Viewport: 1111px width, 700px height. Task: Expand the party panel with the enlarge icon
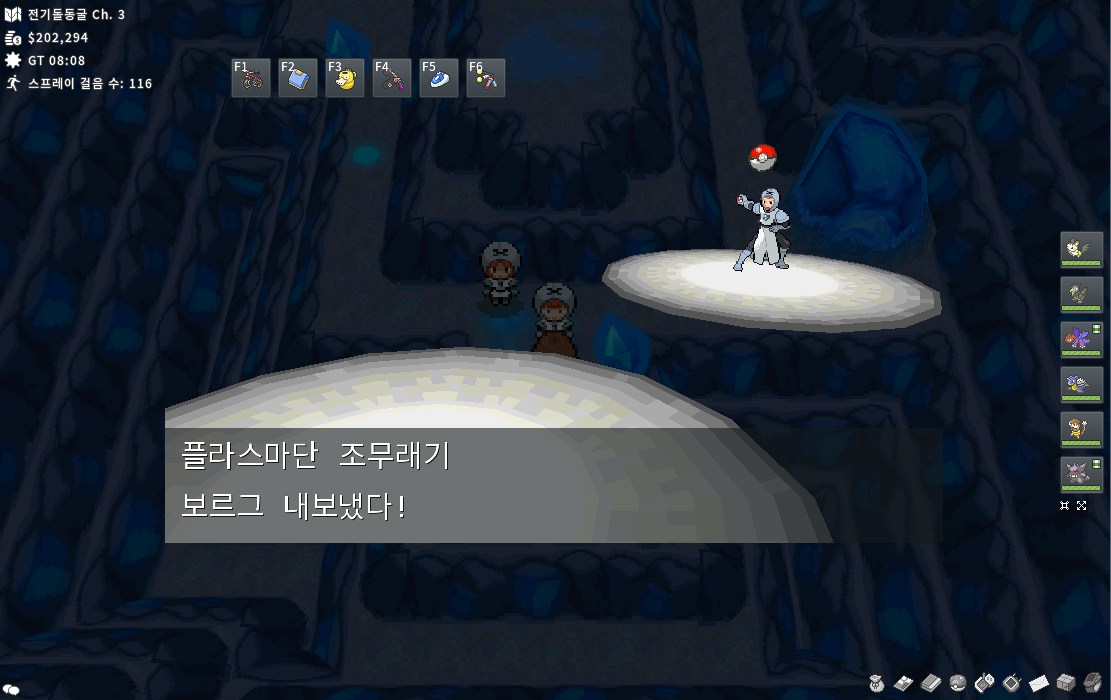(x=1082, y=506)
